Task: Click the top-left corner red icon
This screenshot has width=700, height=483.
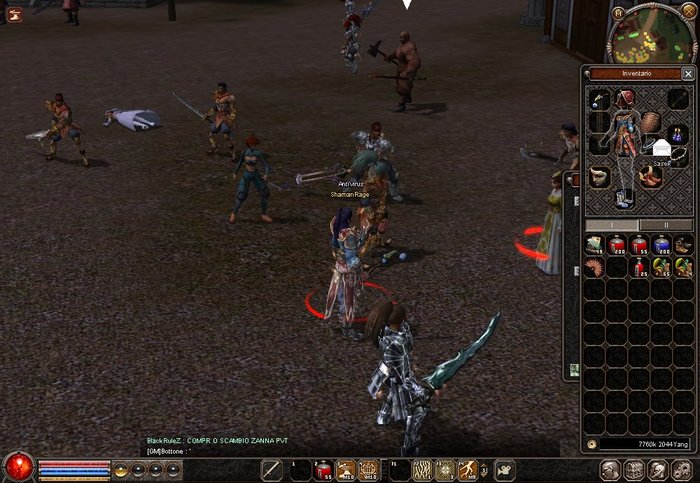Action: click(x=14, y=14)
